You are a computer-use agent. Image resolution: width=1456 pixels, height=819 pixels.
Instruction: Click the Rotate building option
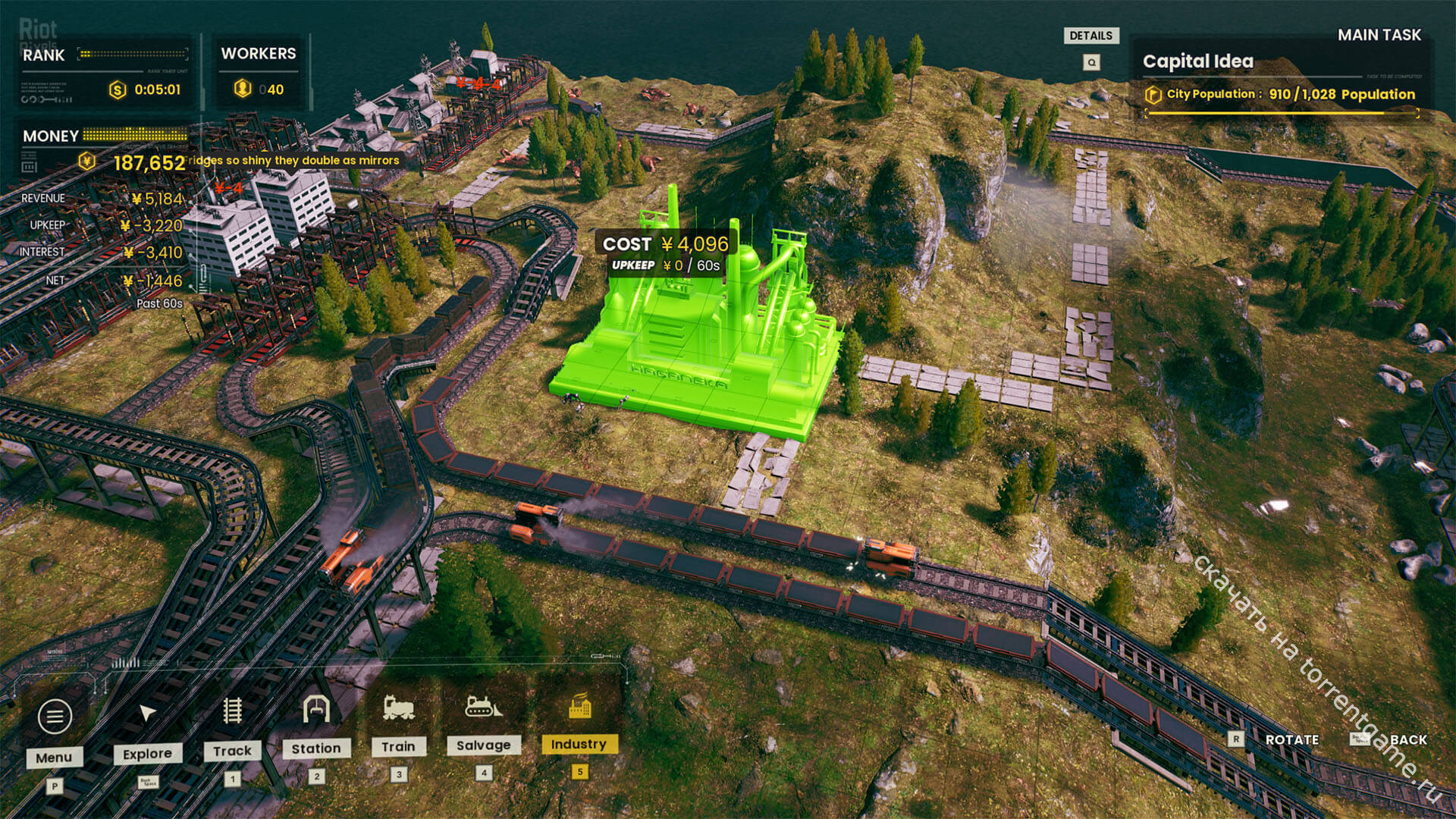[x=1291, y=739]
